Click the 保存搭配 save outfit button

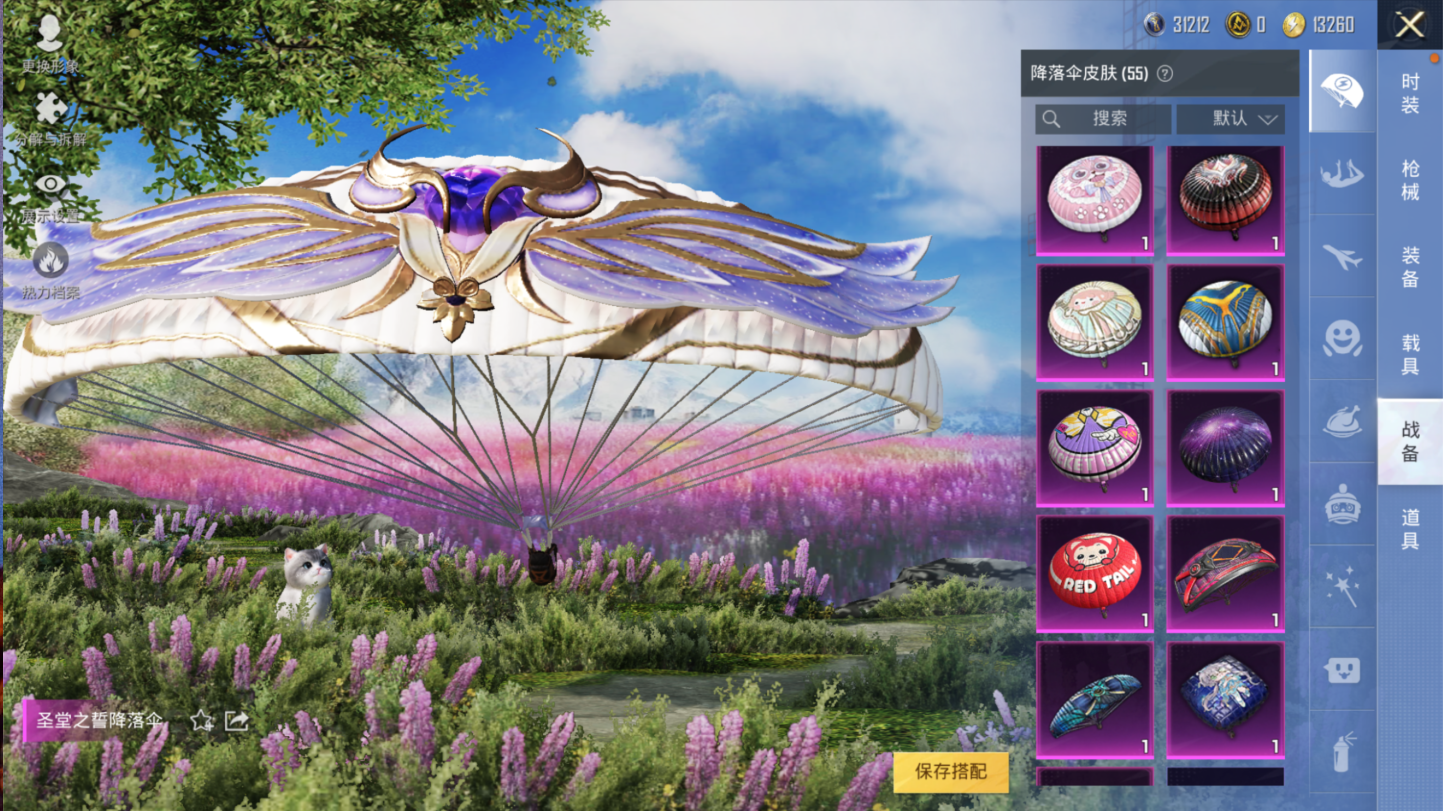tap(950, 771)
